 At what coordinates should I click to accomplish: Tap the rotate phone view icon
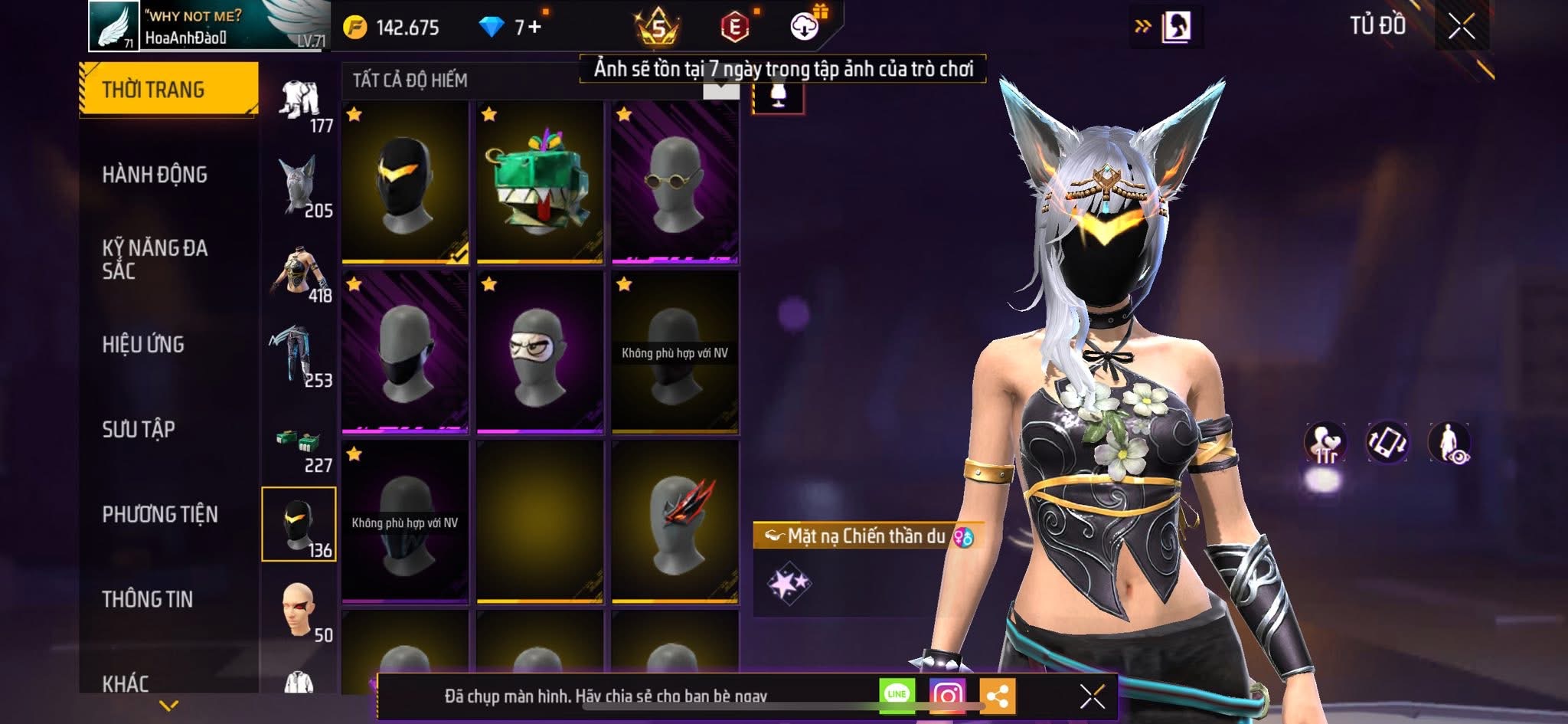tap(1387, 443)
